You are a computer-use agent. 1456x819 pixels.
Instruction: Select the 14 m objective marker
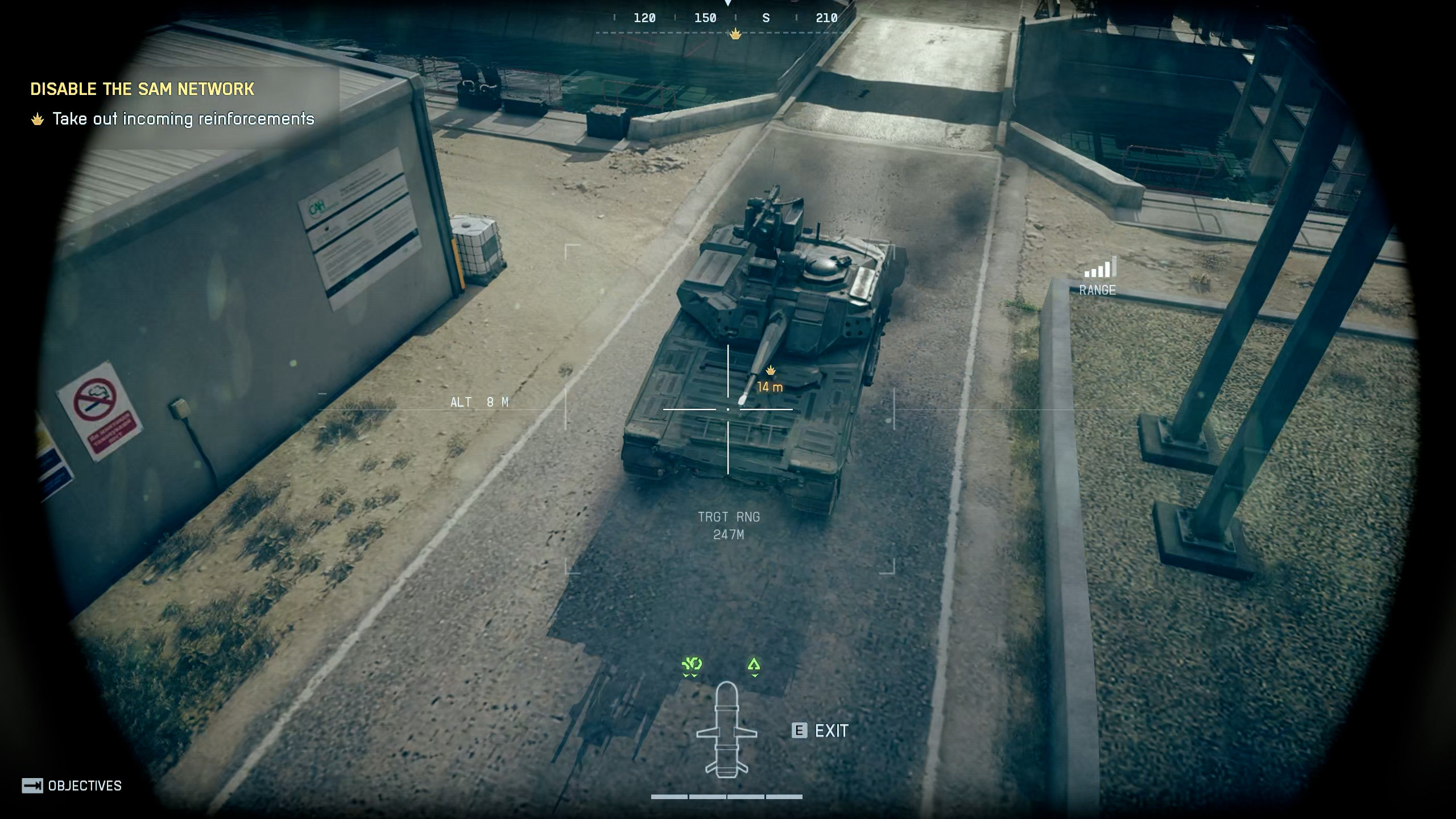tap(770, 379)
